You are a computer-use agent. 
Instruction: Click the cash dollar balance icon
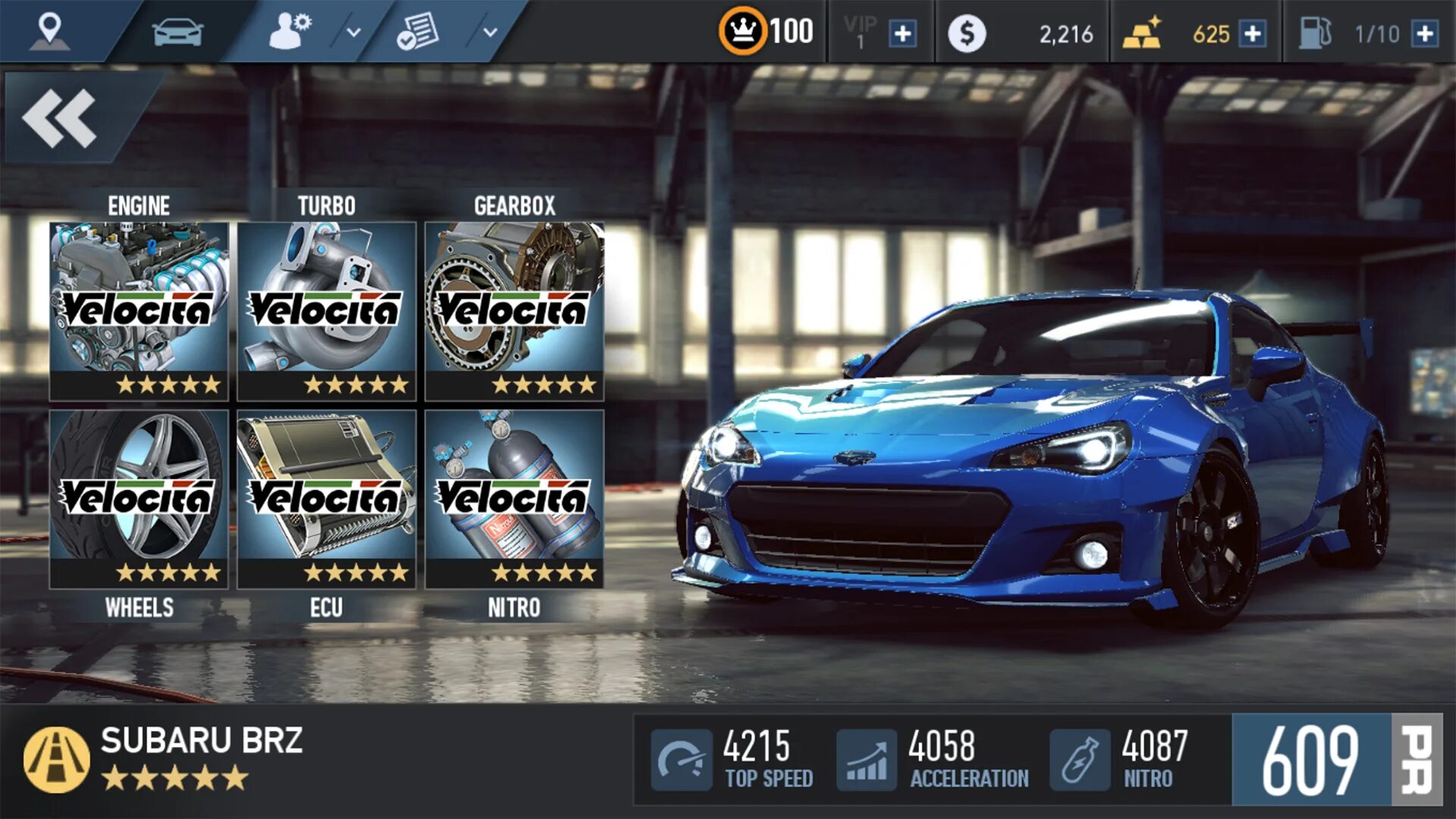(x=967, y=34)
